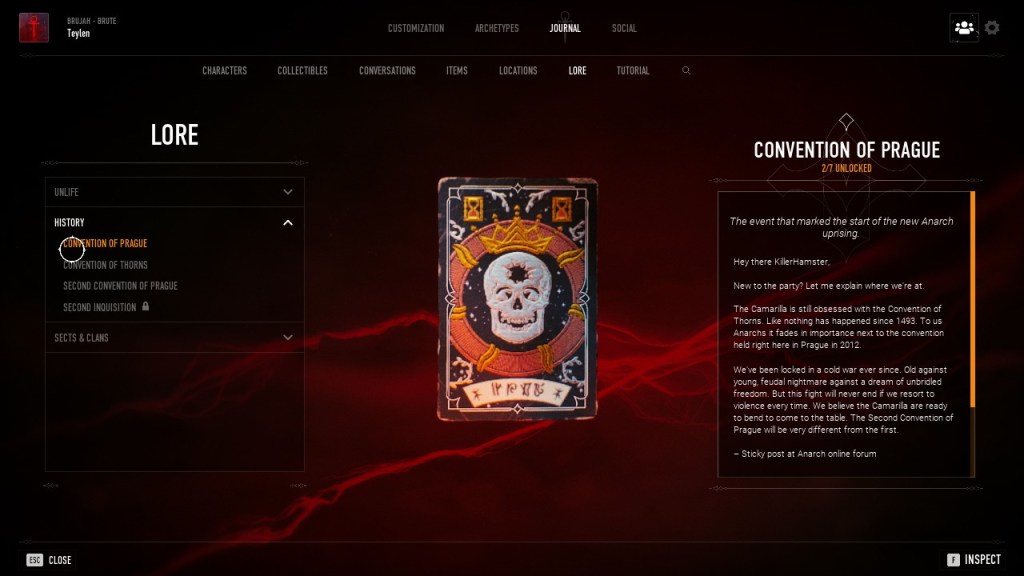
Task: Choose the Second Convention of Prague entry
Action: coord(120,286)
